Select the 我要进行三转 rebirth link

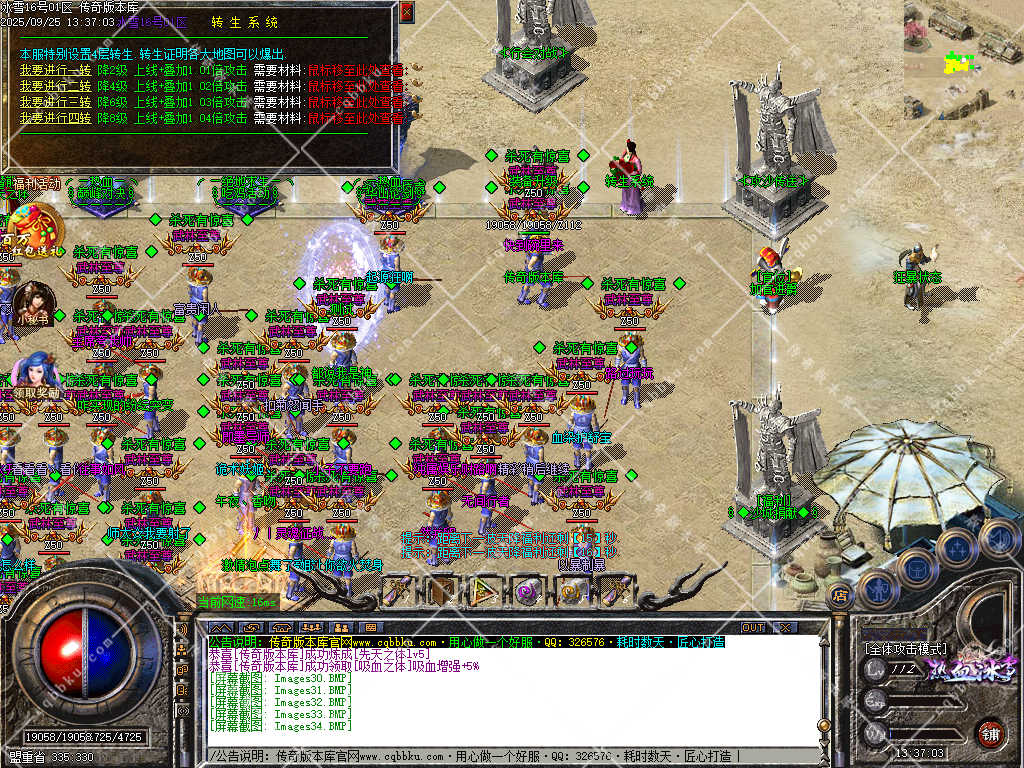point(55,102)
